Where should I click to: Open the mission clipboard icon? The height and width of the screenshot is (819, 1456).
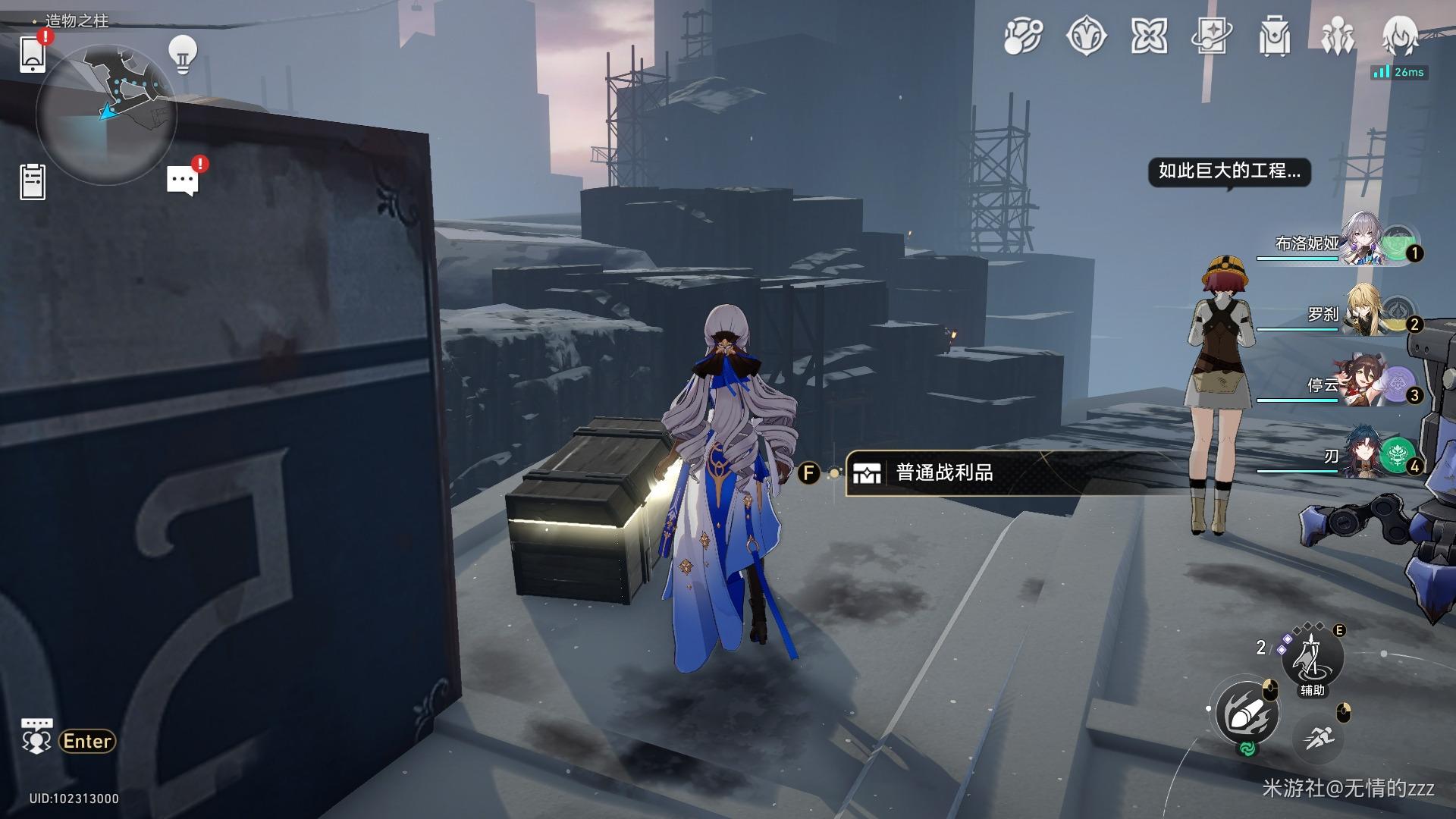click(33, 182)
